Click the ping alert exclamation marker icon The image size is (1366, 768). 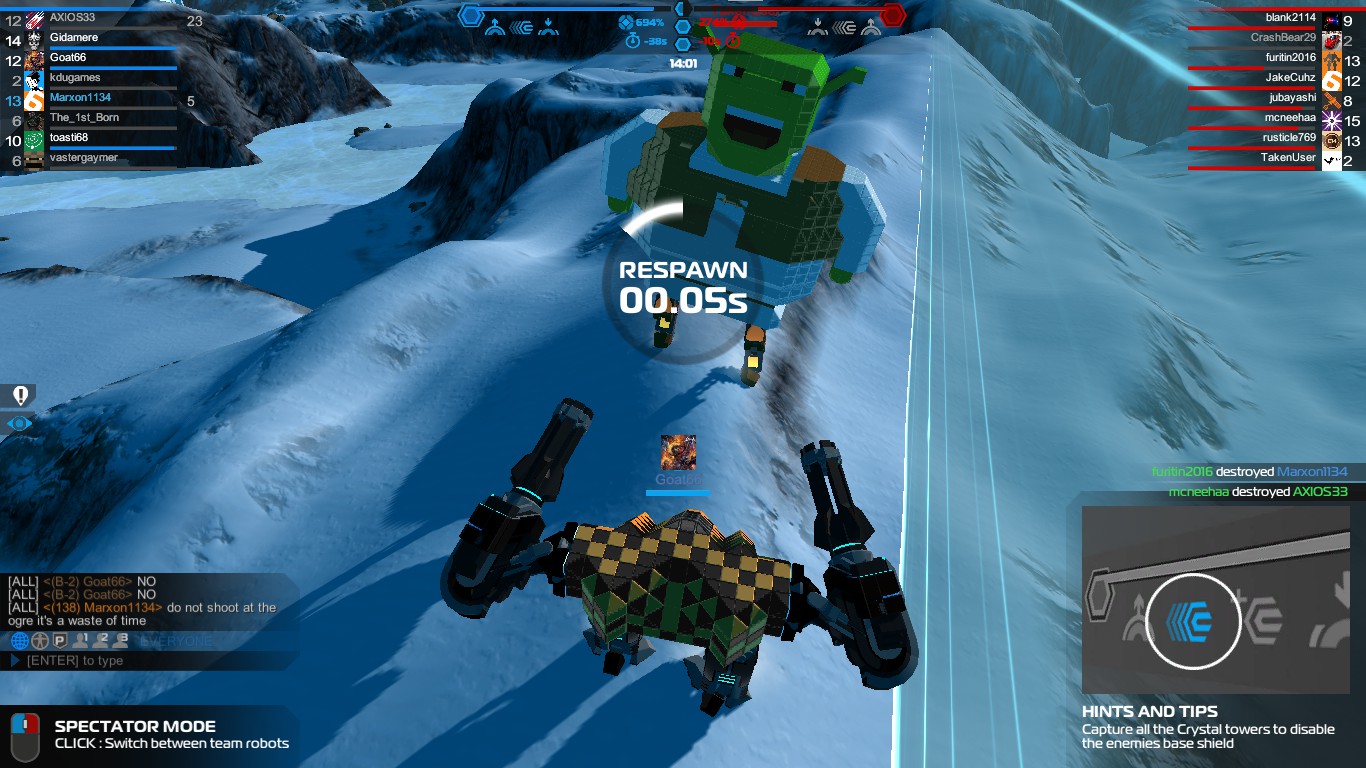pyautogui.click(x=18, y=394)
